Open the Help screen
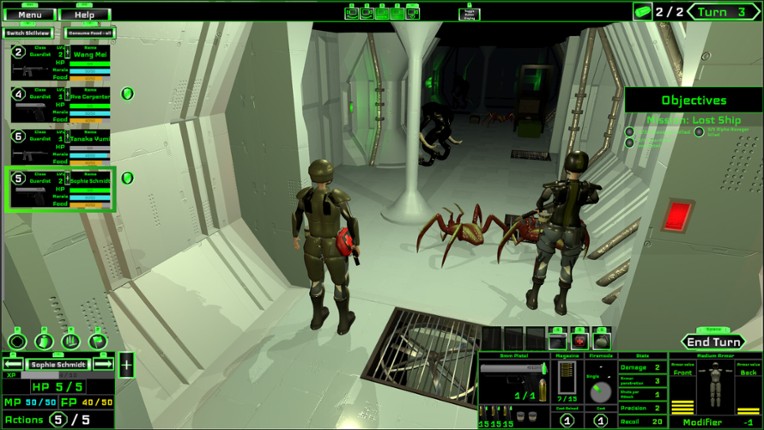 [85, 15]
